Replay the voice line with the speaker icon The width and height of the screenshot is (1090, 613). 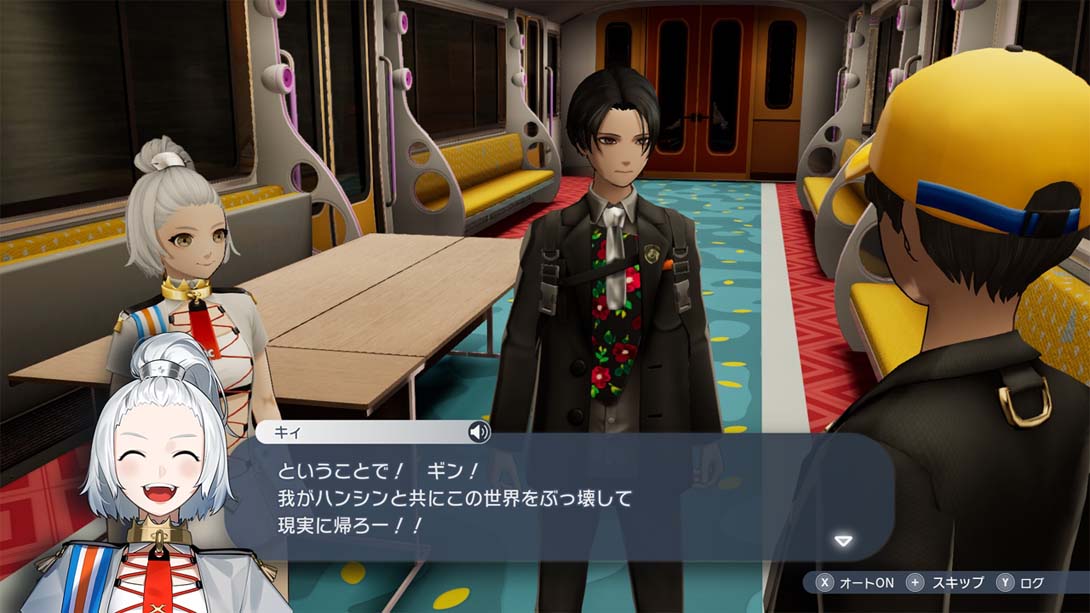(479, 432)
